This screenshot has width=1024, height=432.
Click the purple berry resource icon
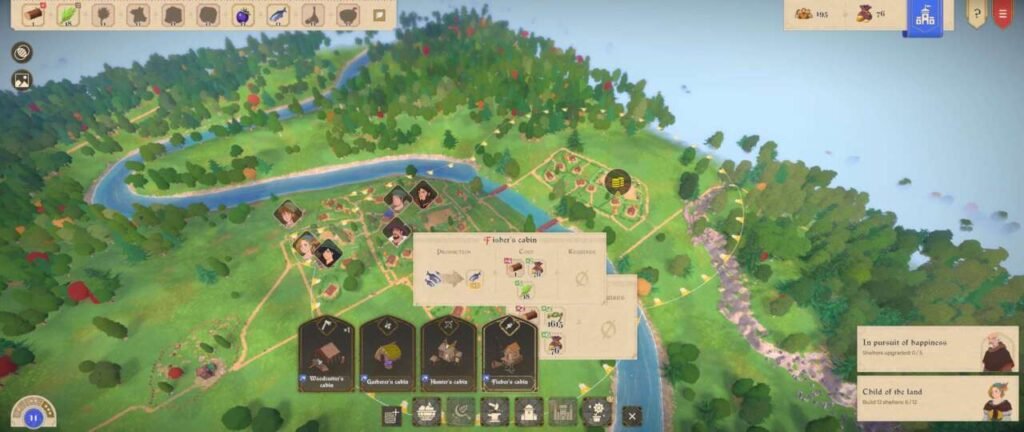coord(243,15)
